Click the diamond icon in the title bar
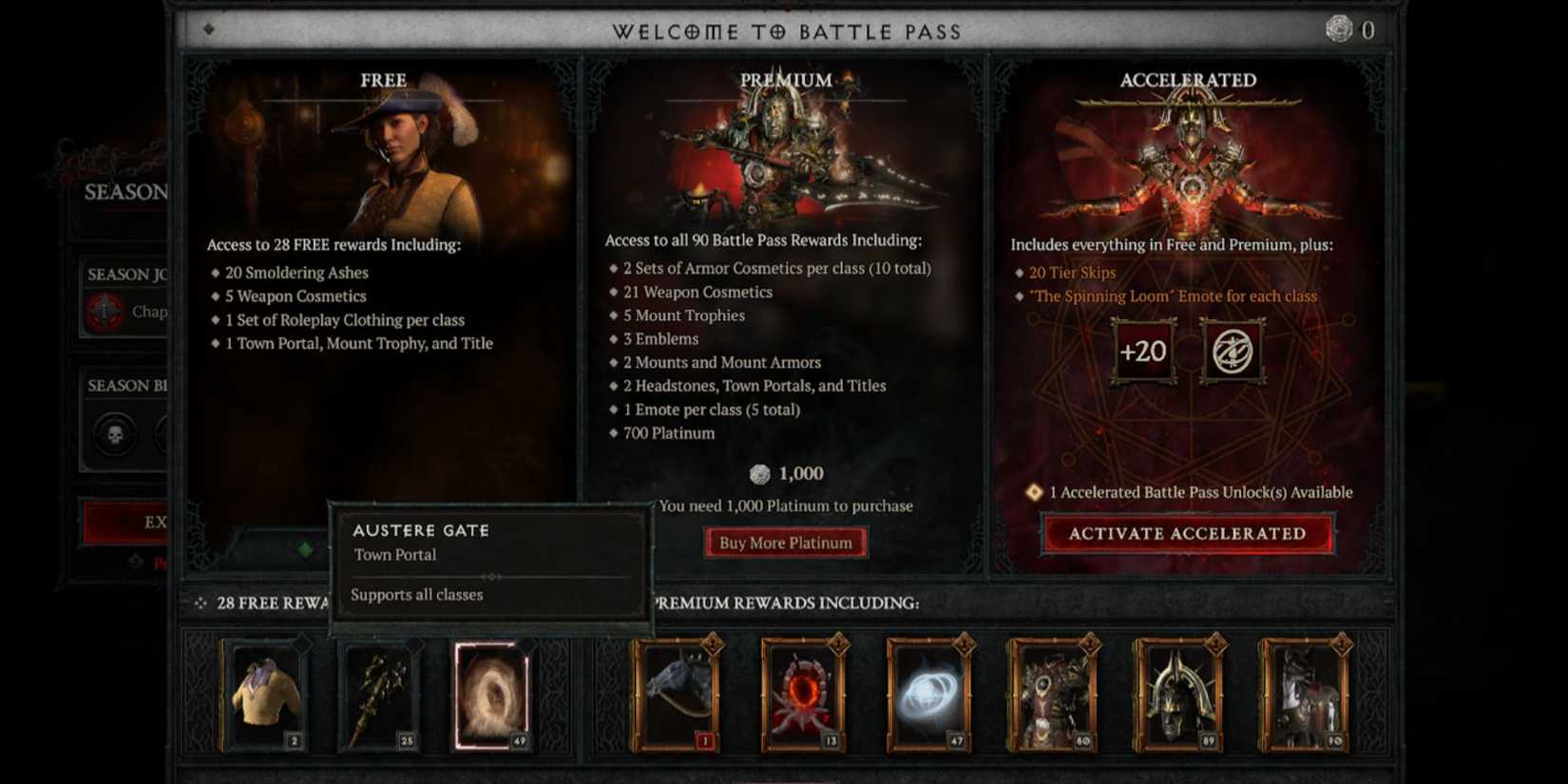 pyautogui.click(x=210, y=29)
